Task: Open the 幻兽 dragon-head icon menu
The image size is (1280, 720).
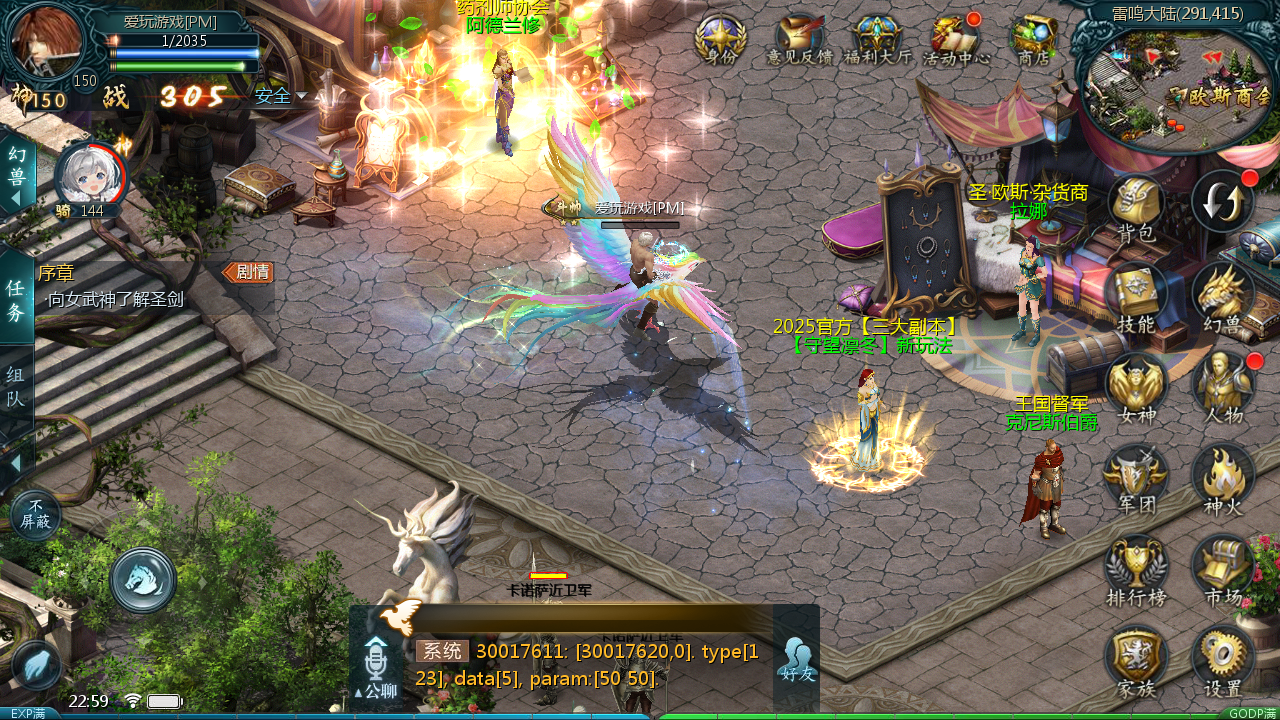Action: (1222, 295)
